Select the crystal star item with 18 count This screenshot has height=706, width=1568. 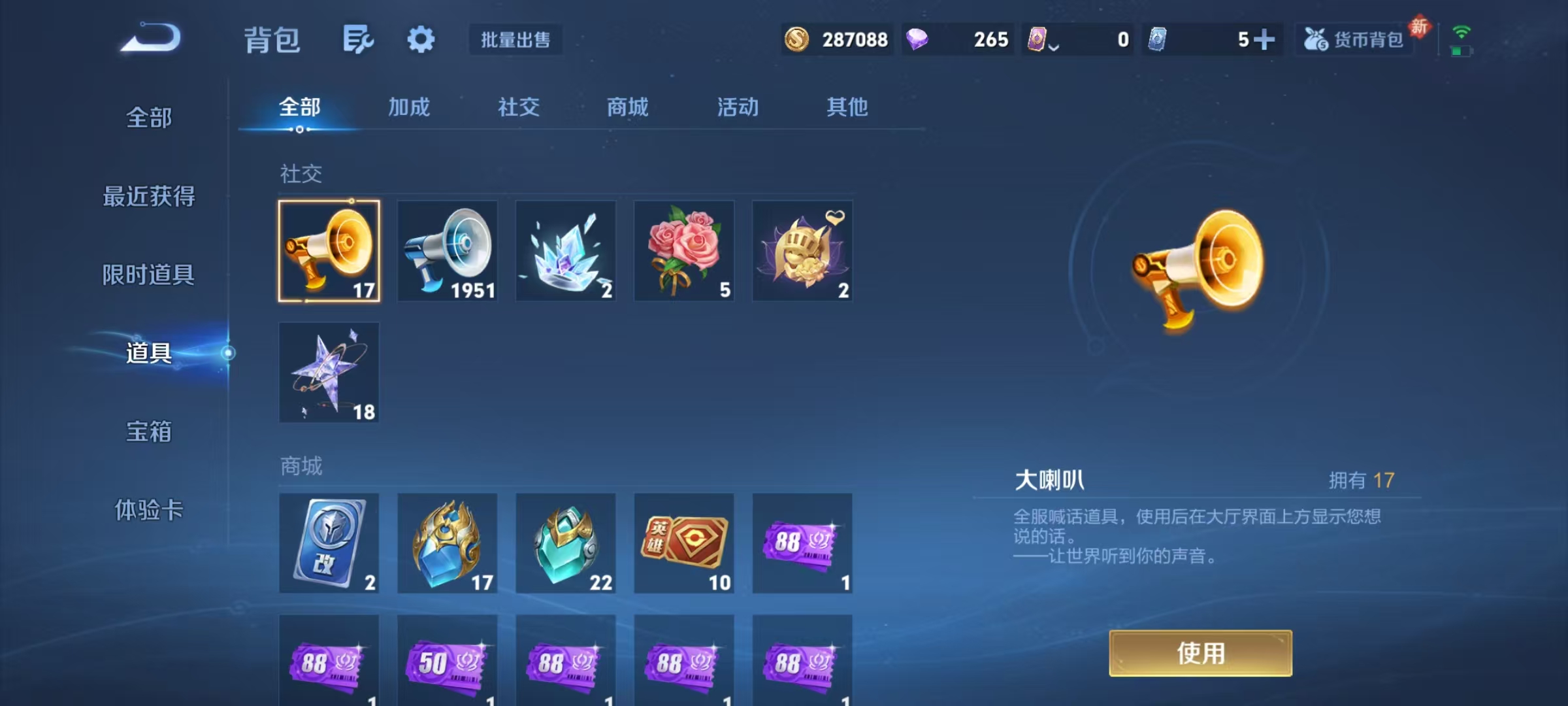click(328, 373)
